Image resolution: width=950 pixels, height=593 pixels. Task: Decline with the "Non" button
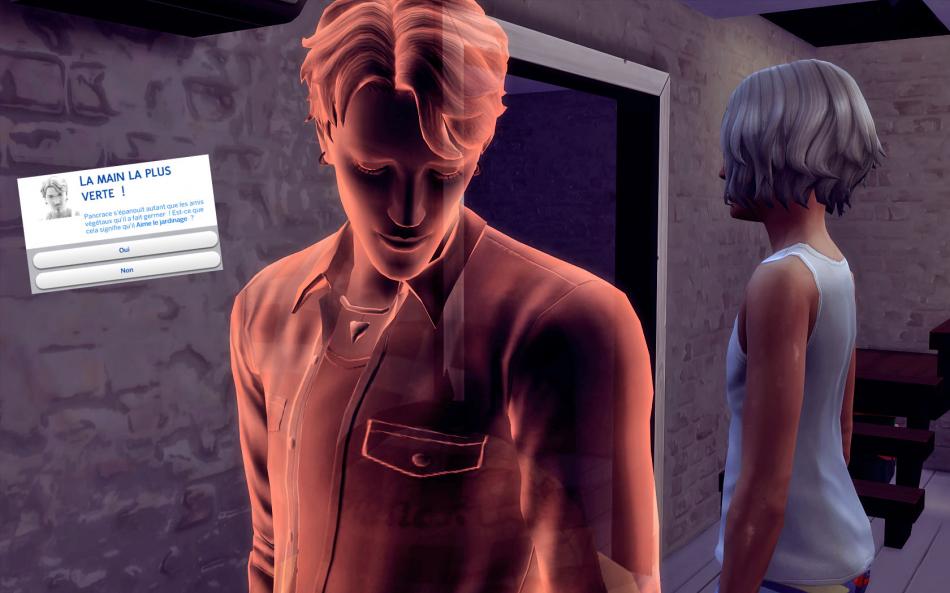tap(127, 270)
